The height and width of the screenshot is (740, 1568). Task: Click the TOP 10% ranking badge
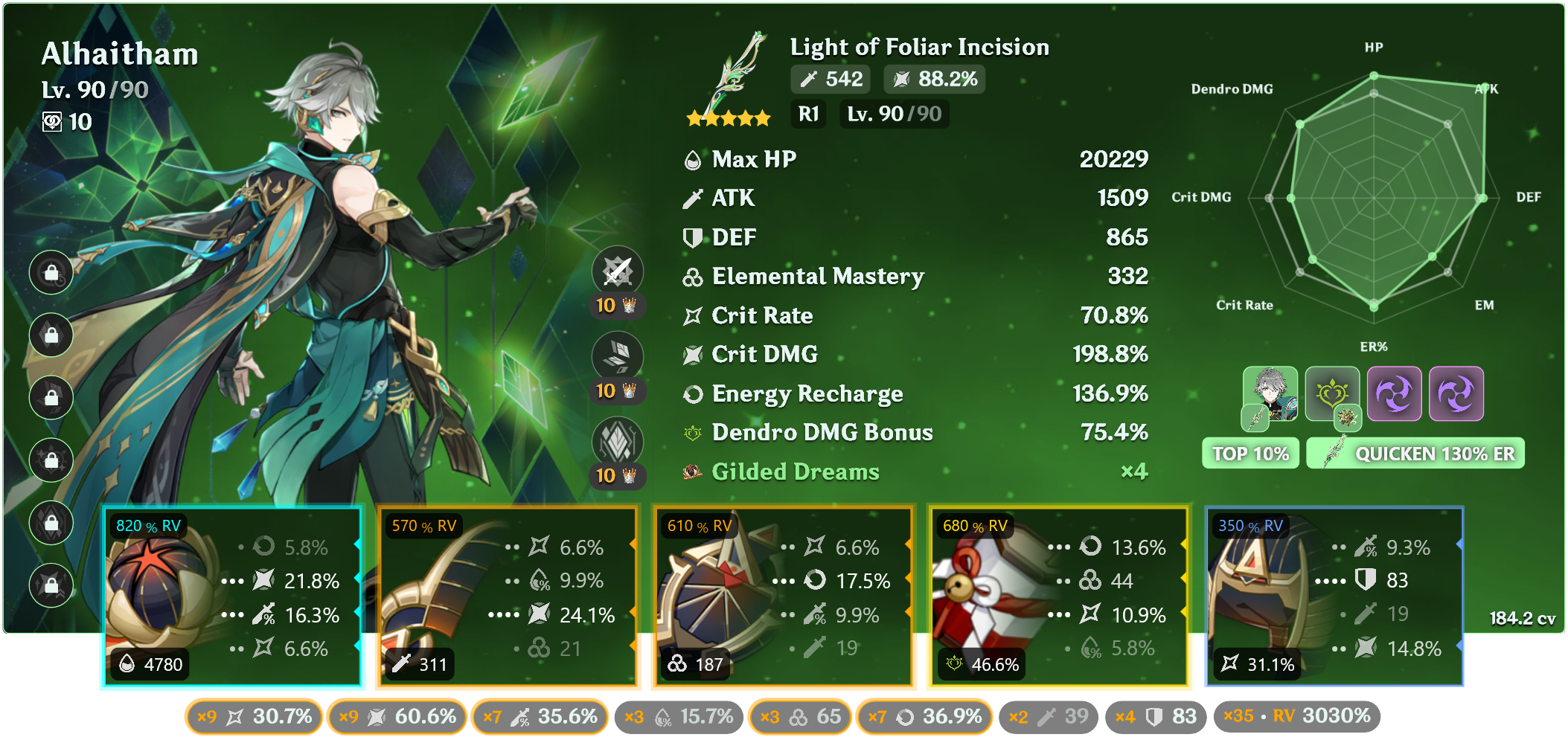[x=1250, y=454]
